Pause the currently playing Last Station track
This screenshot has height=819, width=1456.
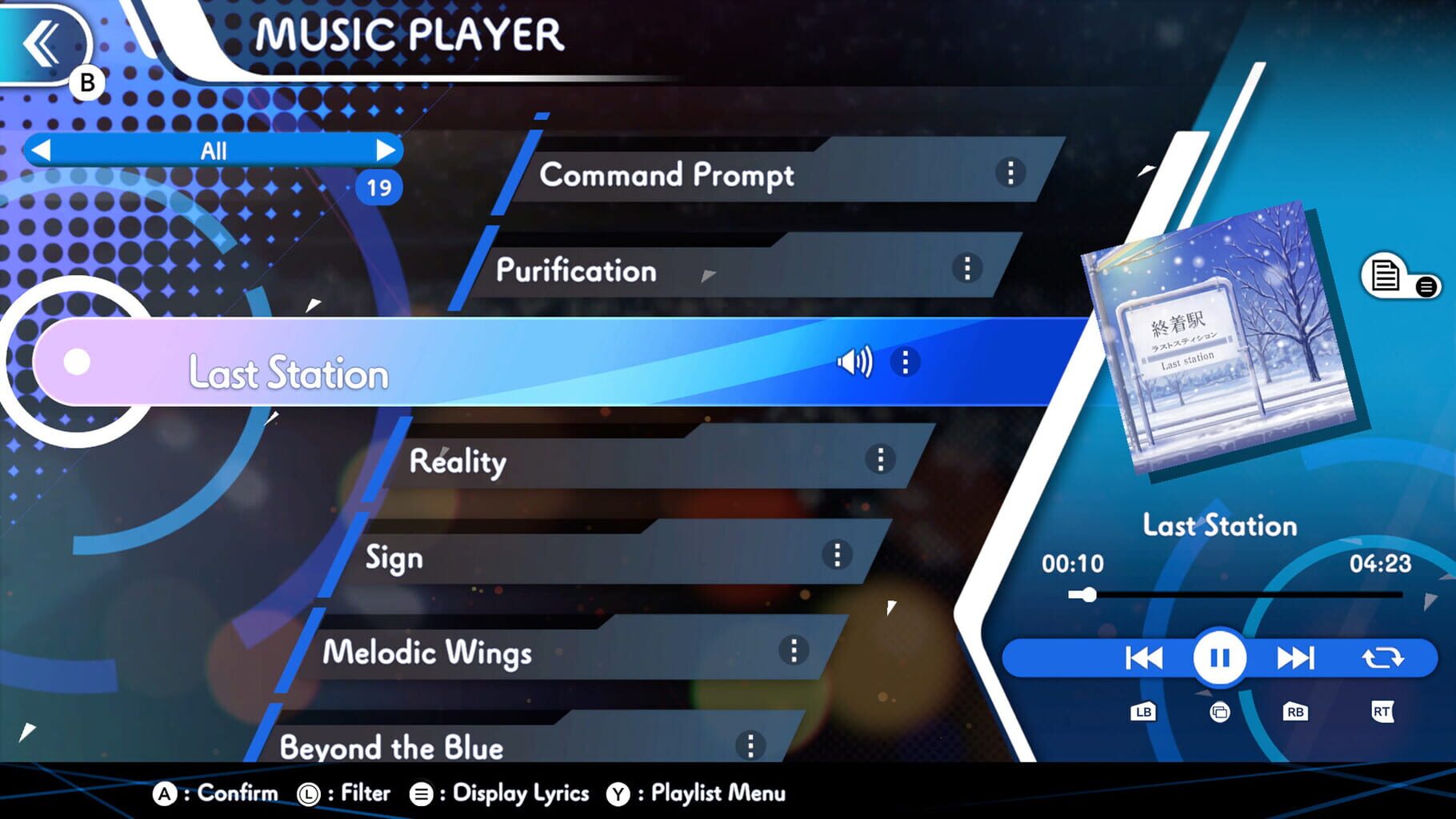(x=1218, y=657)
